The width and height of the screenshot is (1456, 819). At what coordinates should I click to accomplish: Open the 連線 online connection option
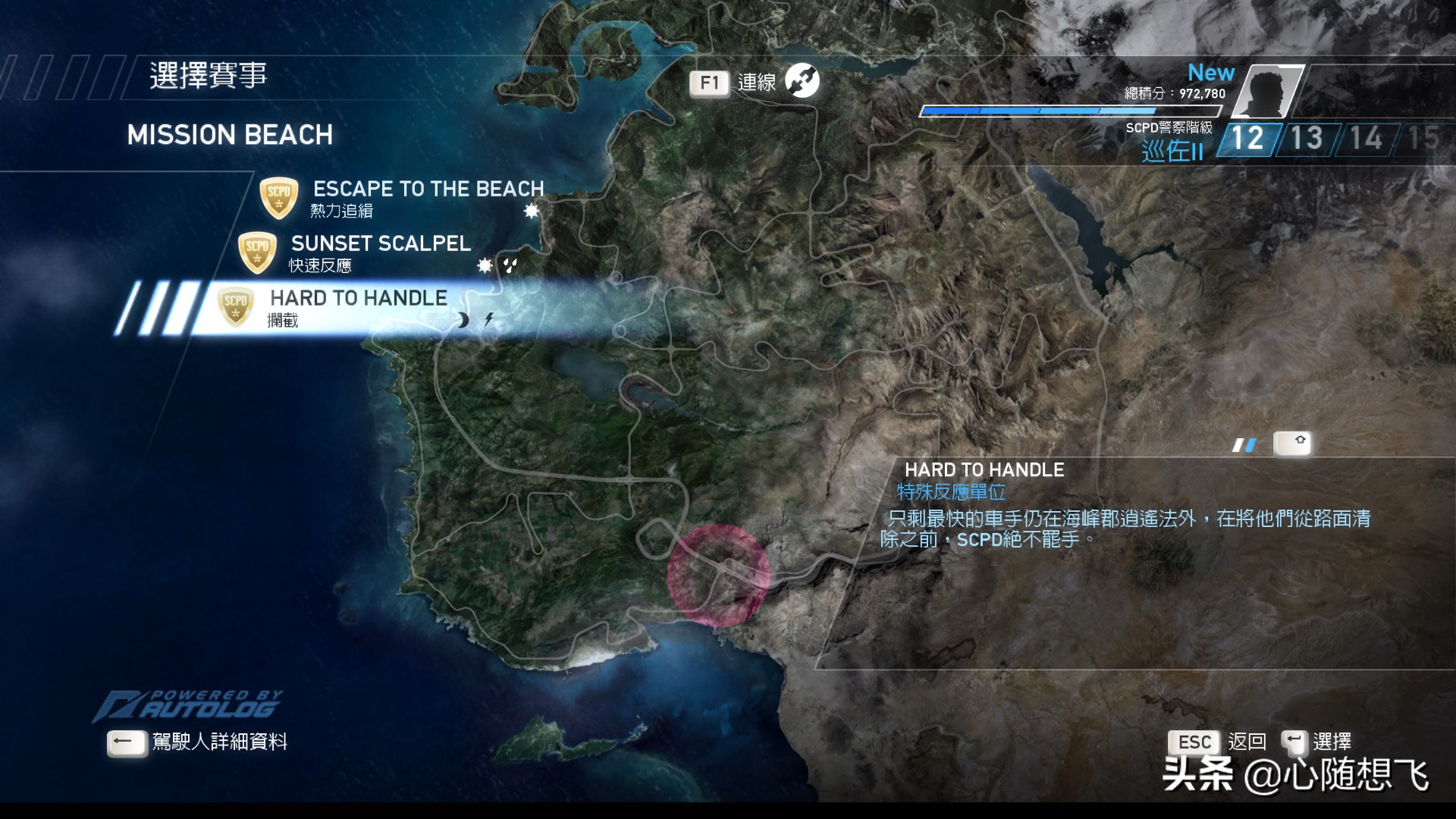(x=755, y=82)
